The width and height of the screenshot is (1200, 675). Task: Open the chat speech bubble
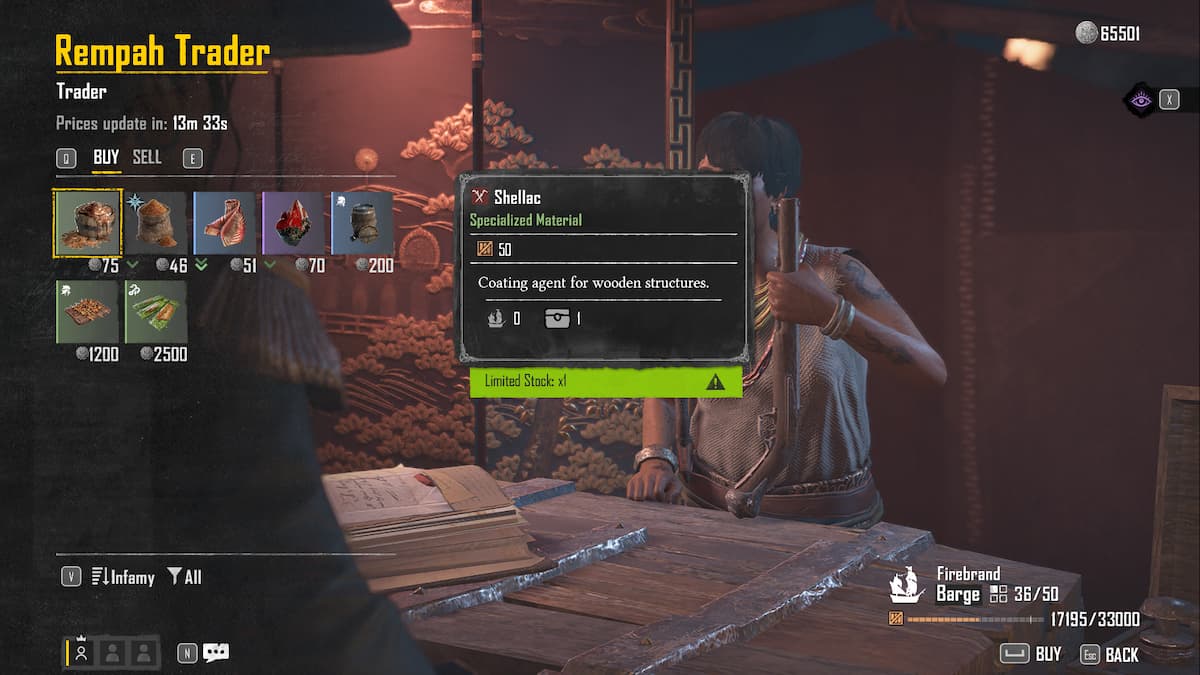click(x=216, y=653)
